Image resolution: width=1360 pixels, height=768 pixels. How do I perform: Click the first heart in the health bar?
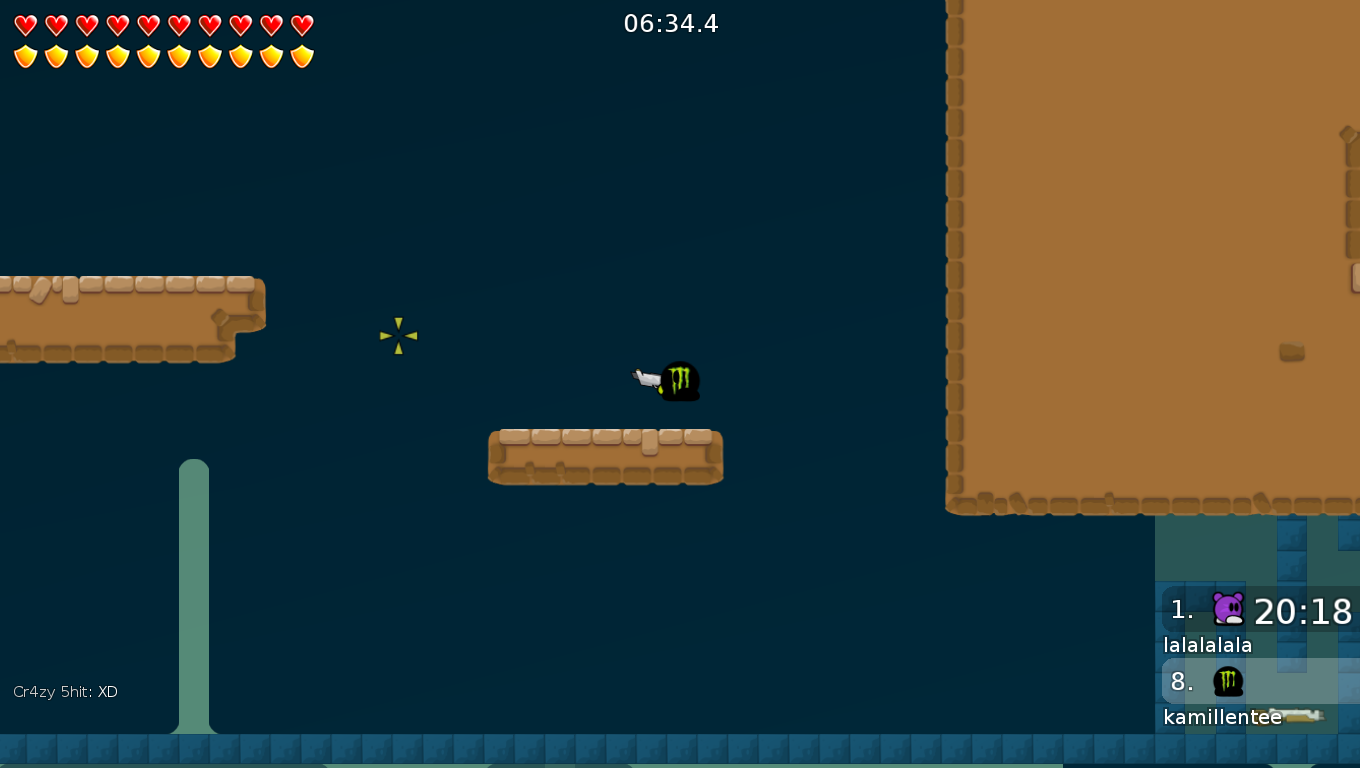[x=25, y=26]
